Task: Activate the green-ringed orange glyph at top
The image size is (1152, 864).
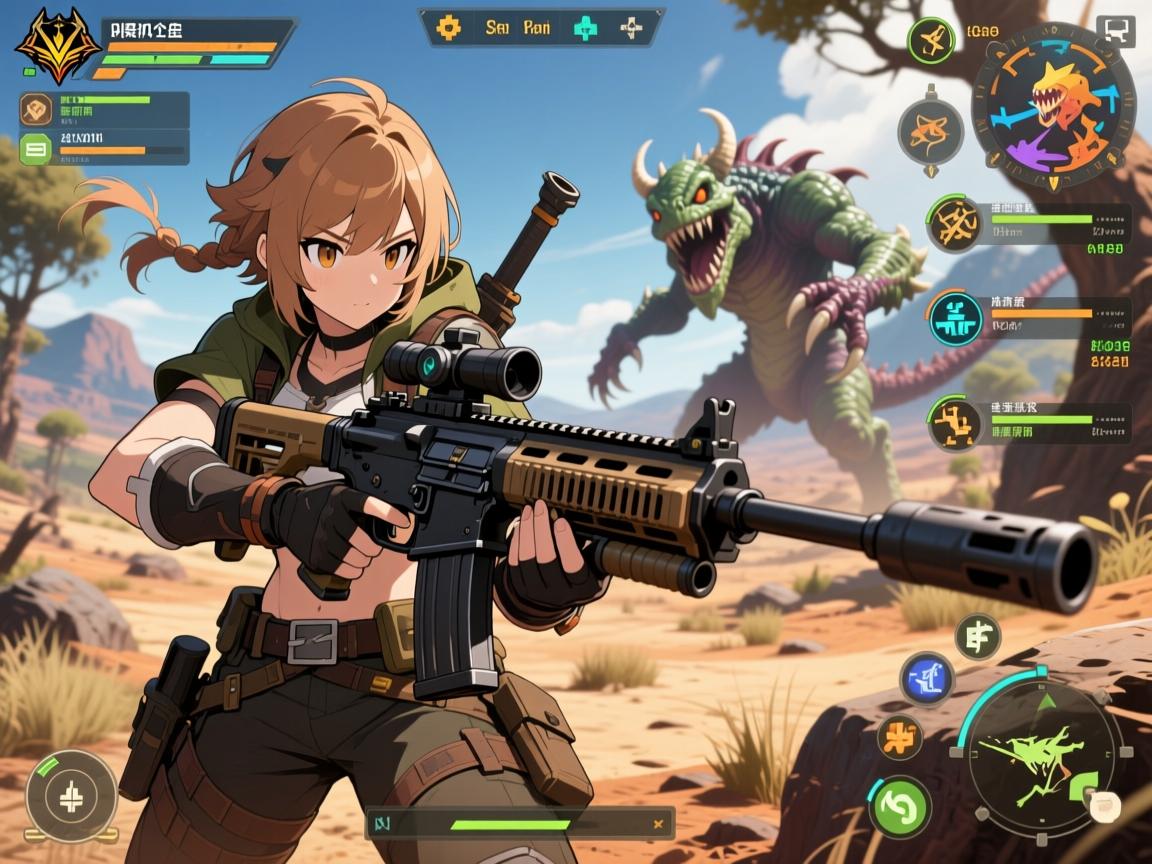Action: click(x=930, y=40)
